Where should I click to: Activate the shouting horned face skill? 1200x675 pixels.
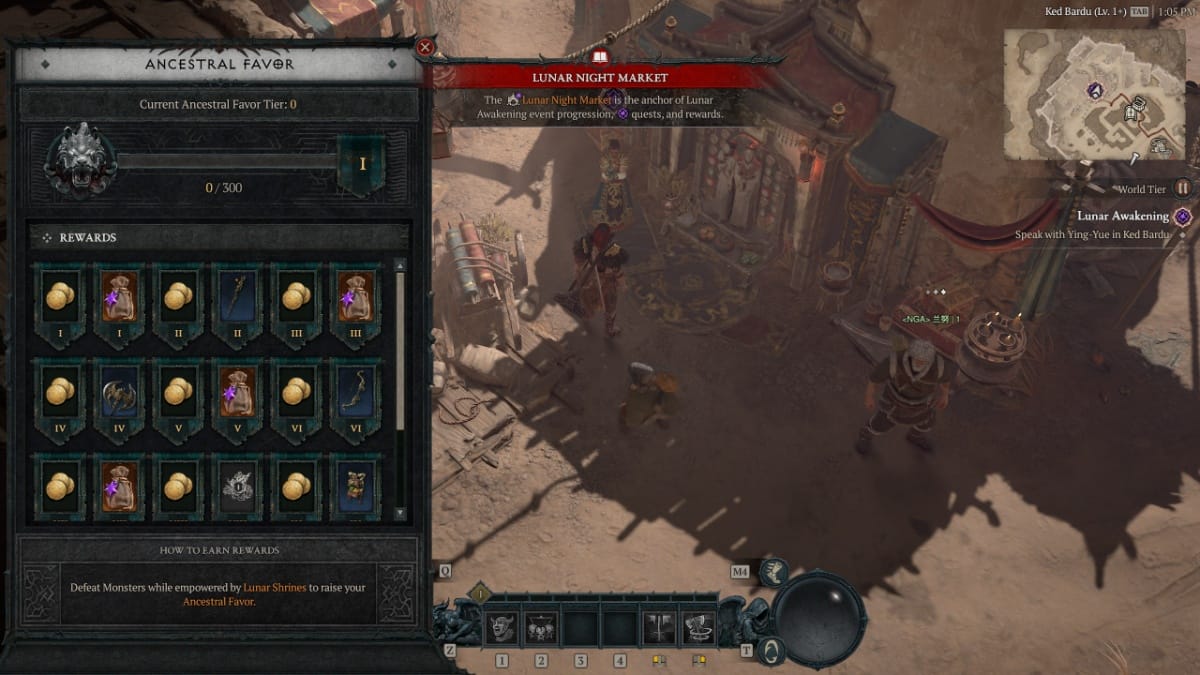pyautogui.click(x=501, y=628)
